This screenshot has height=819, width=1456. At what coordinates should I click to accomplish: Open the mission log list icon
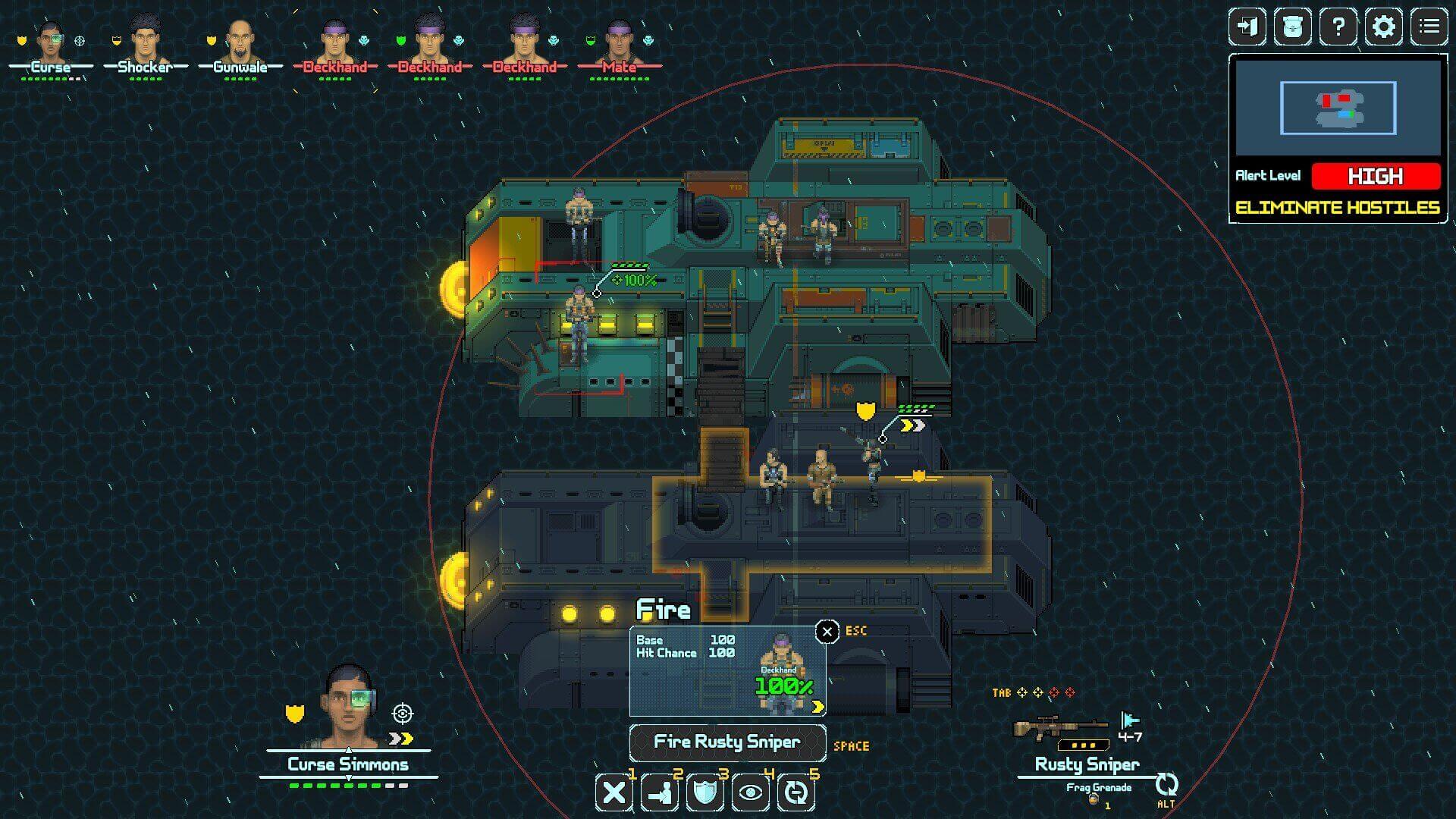coord(1430,27)
